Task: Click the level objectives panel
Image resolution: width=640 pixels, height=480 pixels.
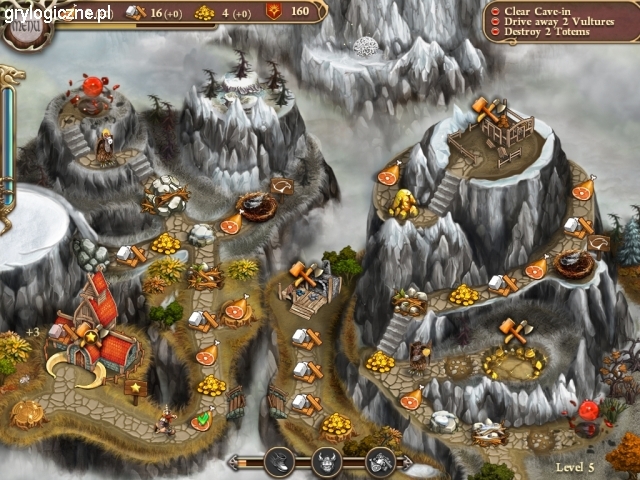Action: point(559,21)
